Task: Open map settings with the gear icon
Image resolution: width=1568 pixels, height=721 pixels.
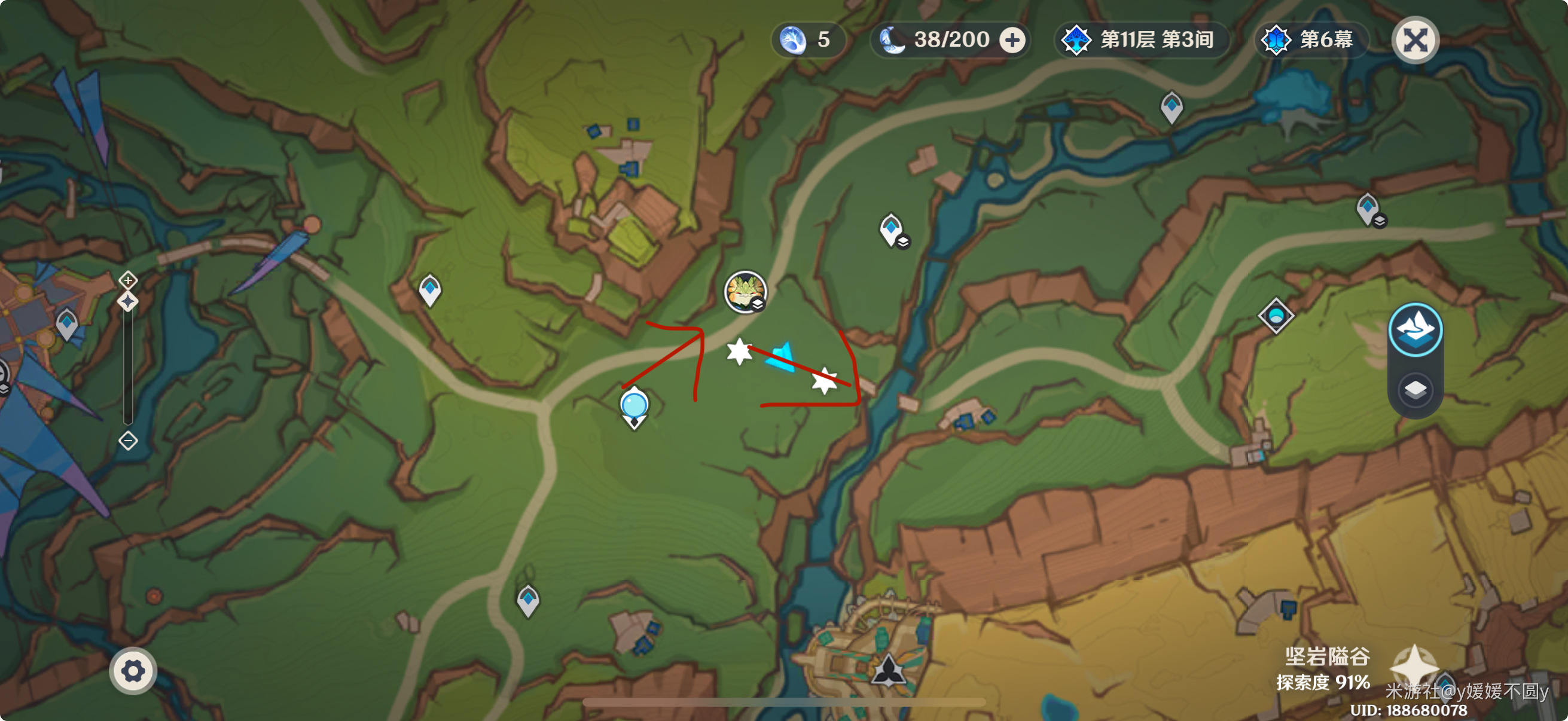Action: (133, 671)
